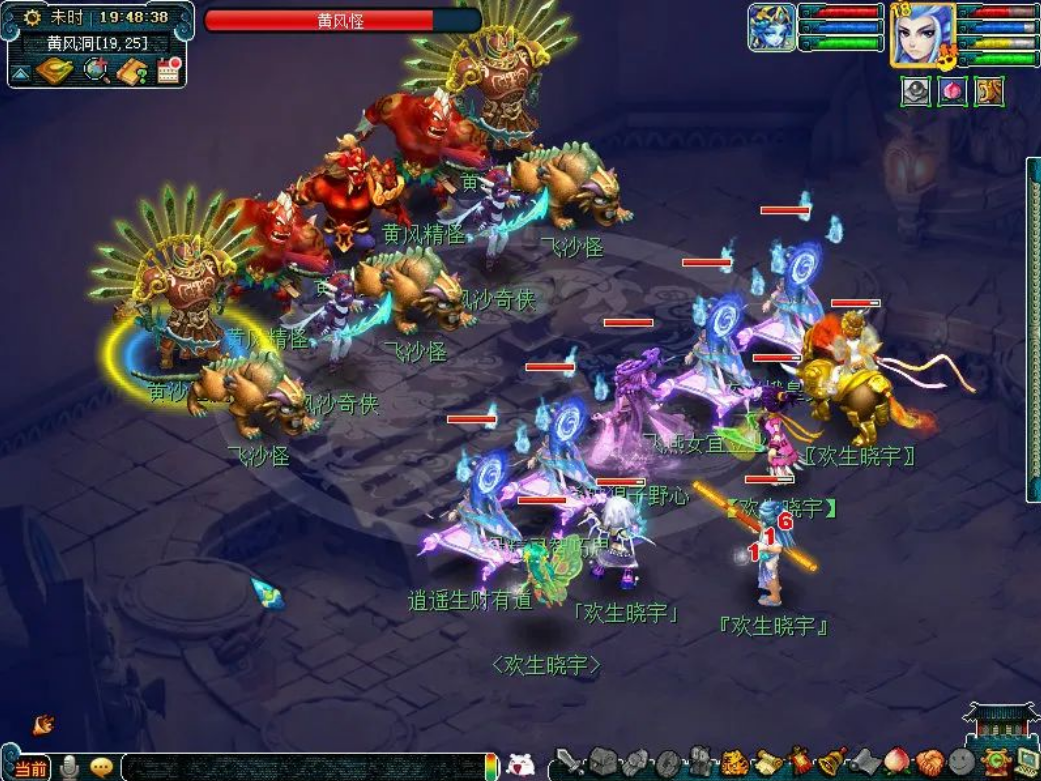Toggle the microphone voice chat button

[69, 767]
